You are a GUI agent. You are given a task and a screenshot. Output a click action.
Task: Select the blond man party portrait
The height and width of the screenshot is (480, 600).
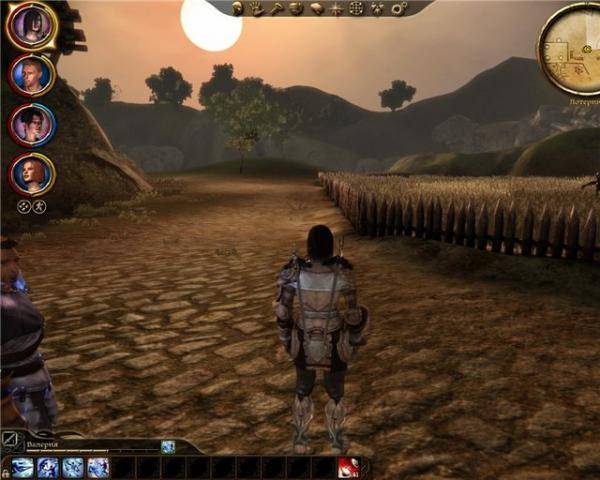click(x=31, y=75)
